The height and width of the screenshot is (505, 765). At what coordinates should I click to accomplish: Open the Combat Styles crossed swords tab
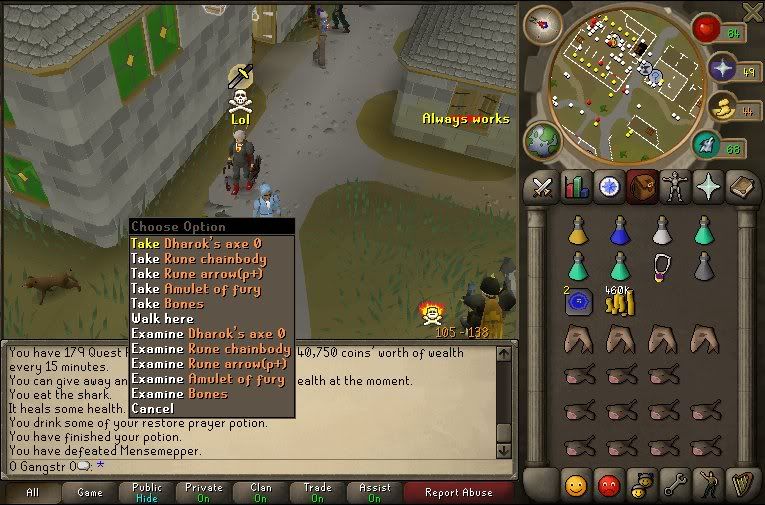(x=542, y=187)
